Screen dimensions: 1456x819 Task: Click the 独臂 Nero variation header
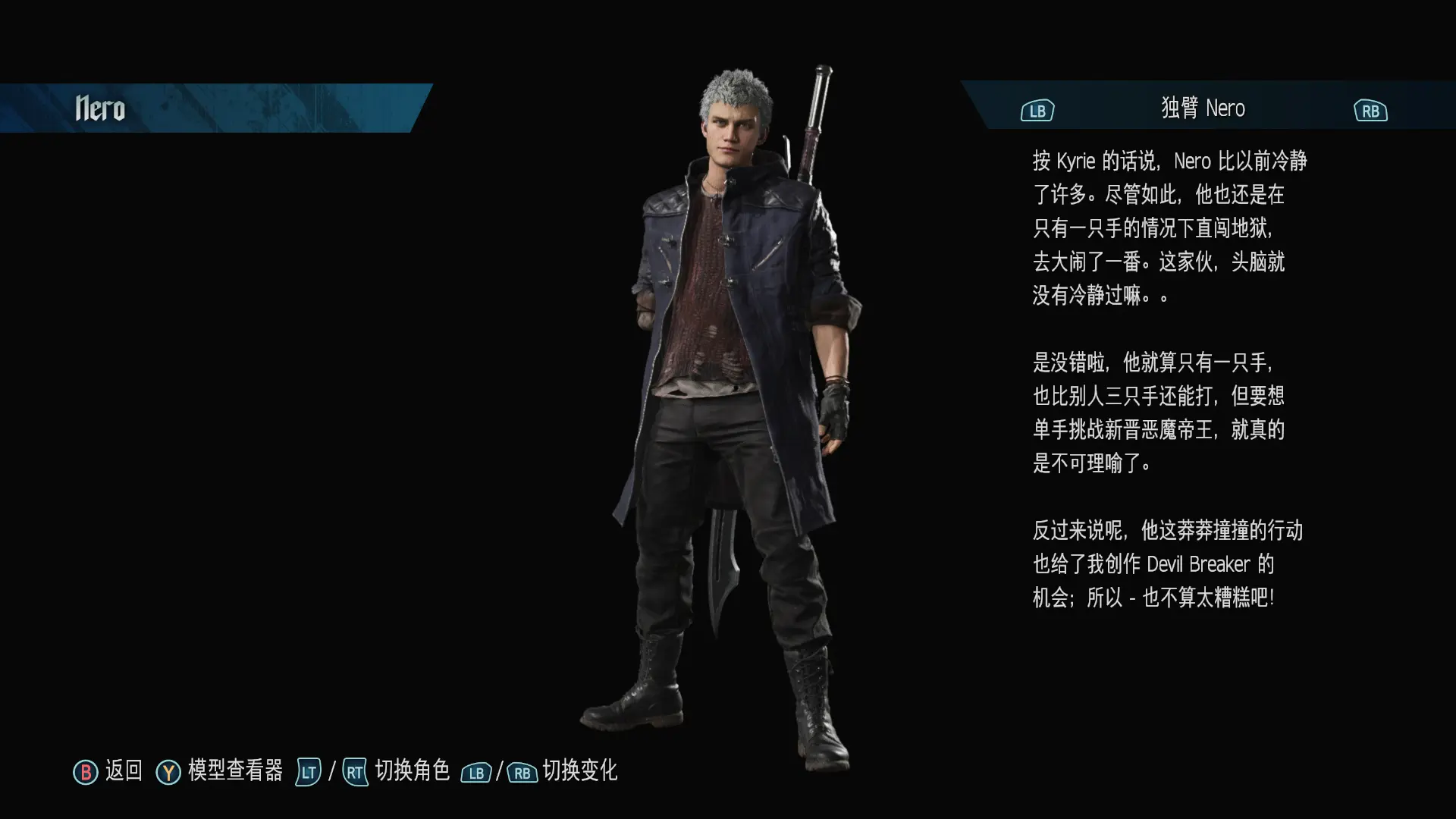(1203, 108)
